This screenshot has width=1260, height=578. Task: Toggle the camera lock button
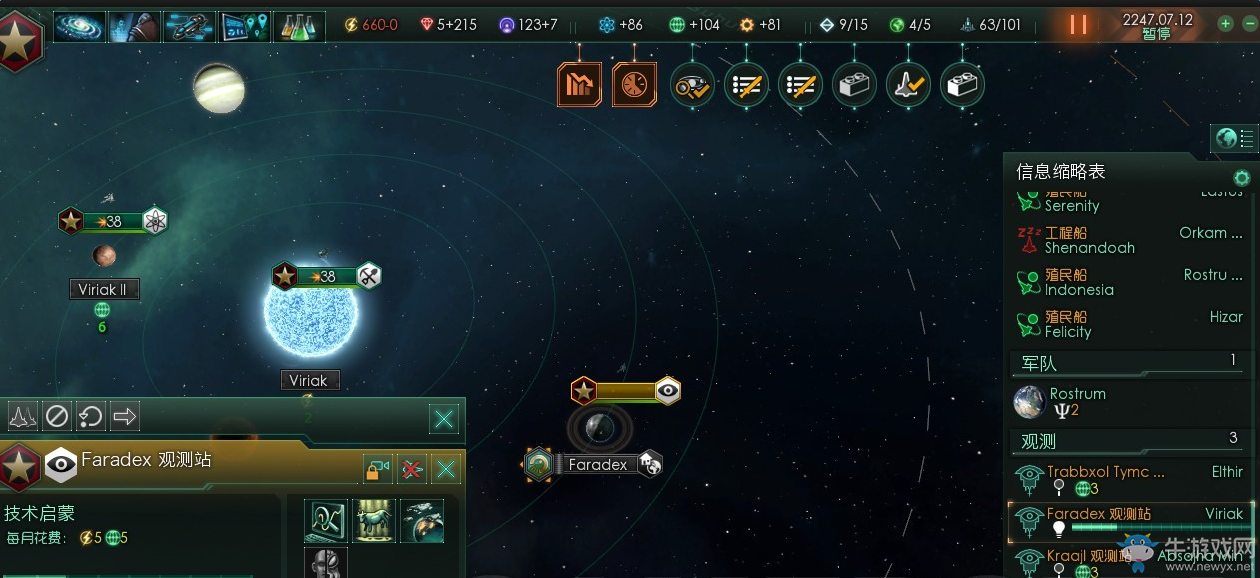coord(377,468)
